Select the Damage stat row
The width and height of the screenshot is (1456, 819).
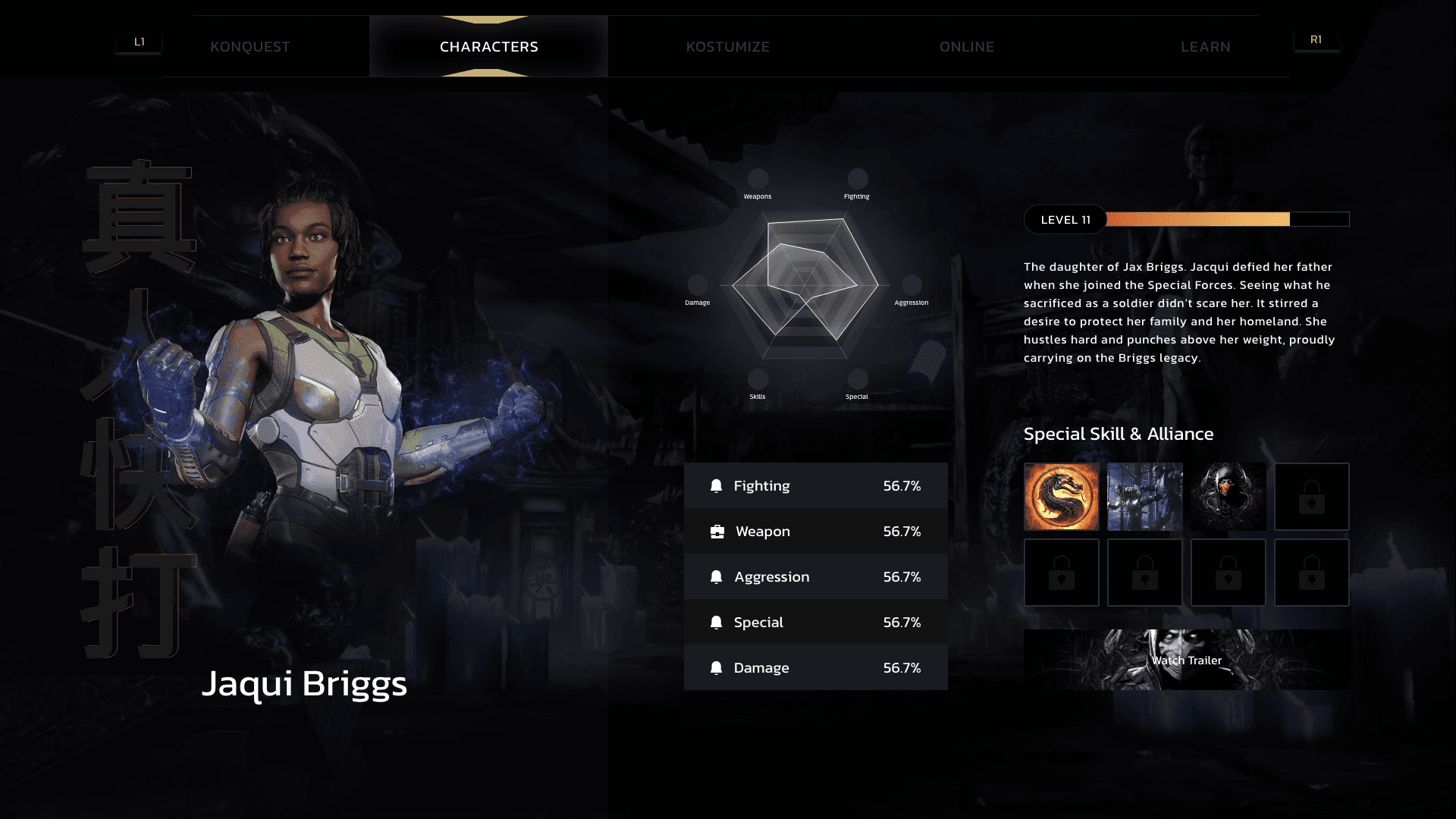815,667
